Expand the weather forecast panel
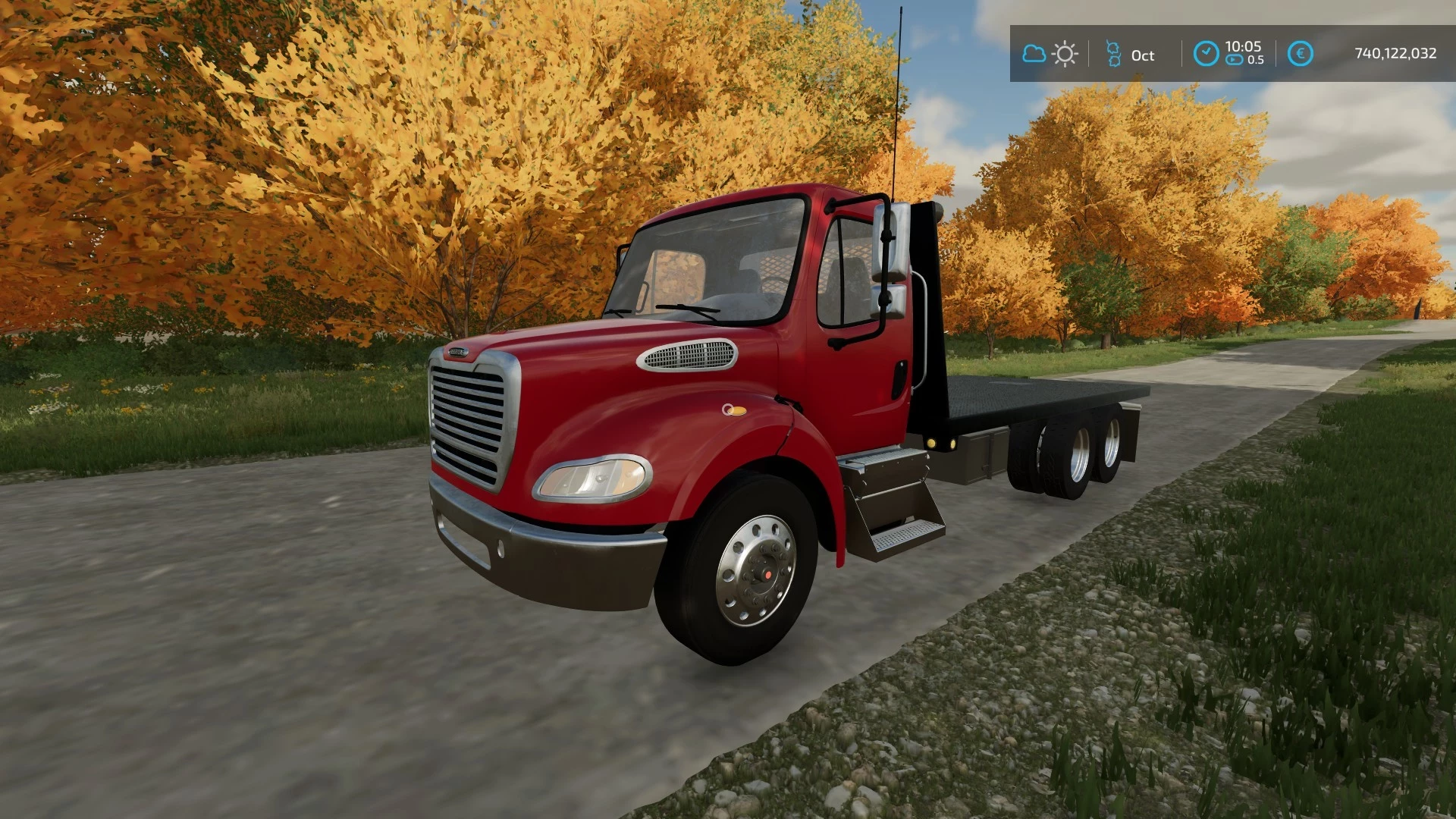1456x819 pixels. [1049, 55]
